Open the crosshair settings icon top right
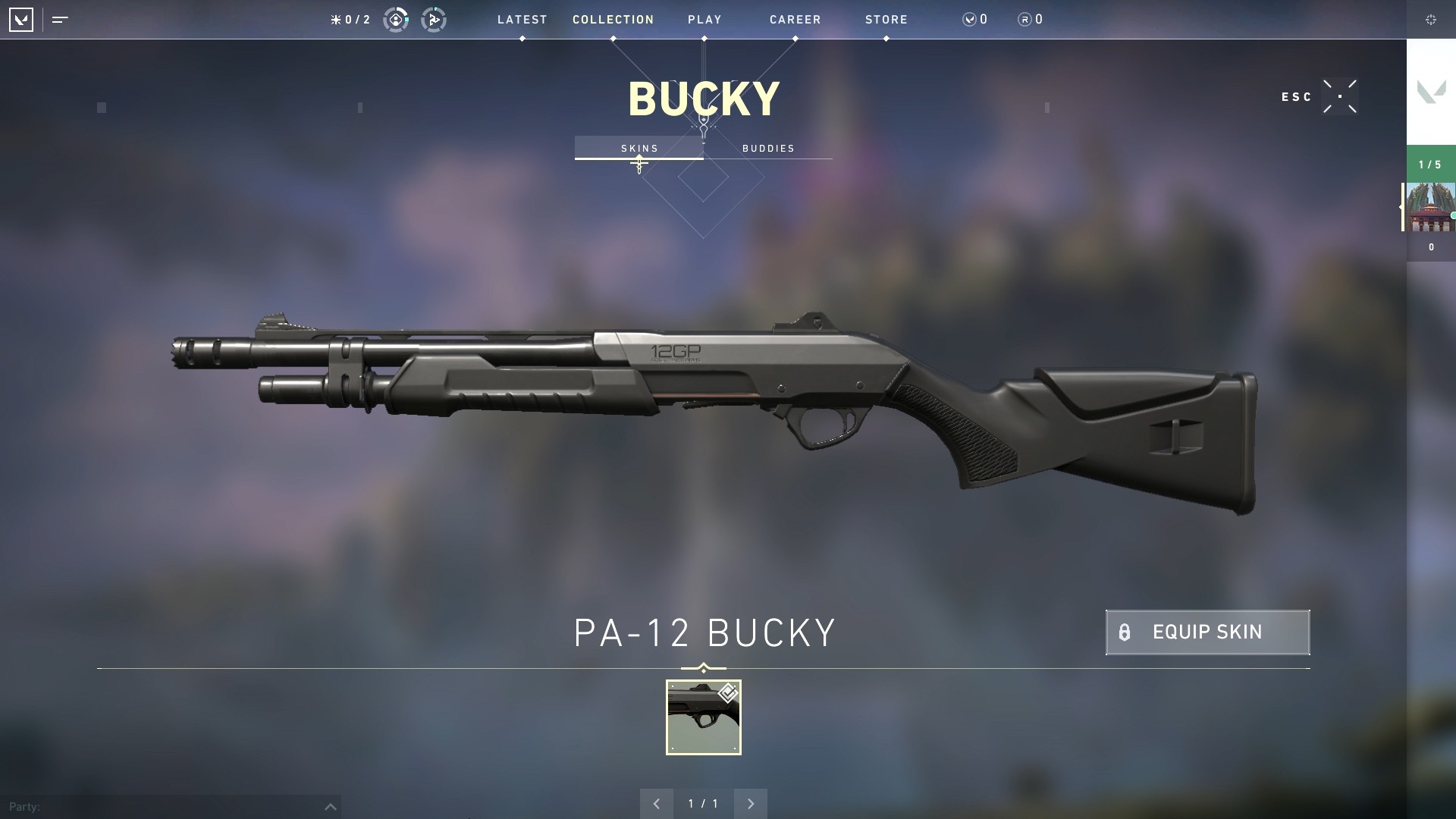Image resolution: width=1456 pixels, height=819 pixels. [1432, 20]
